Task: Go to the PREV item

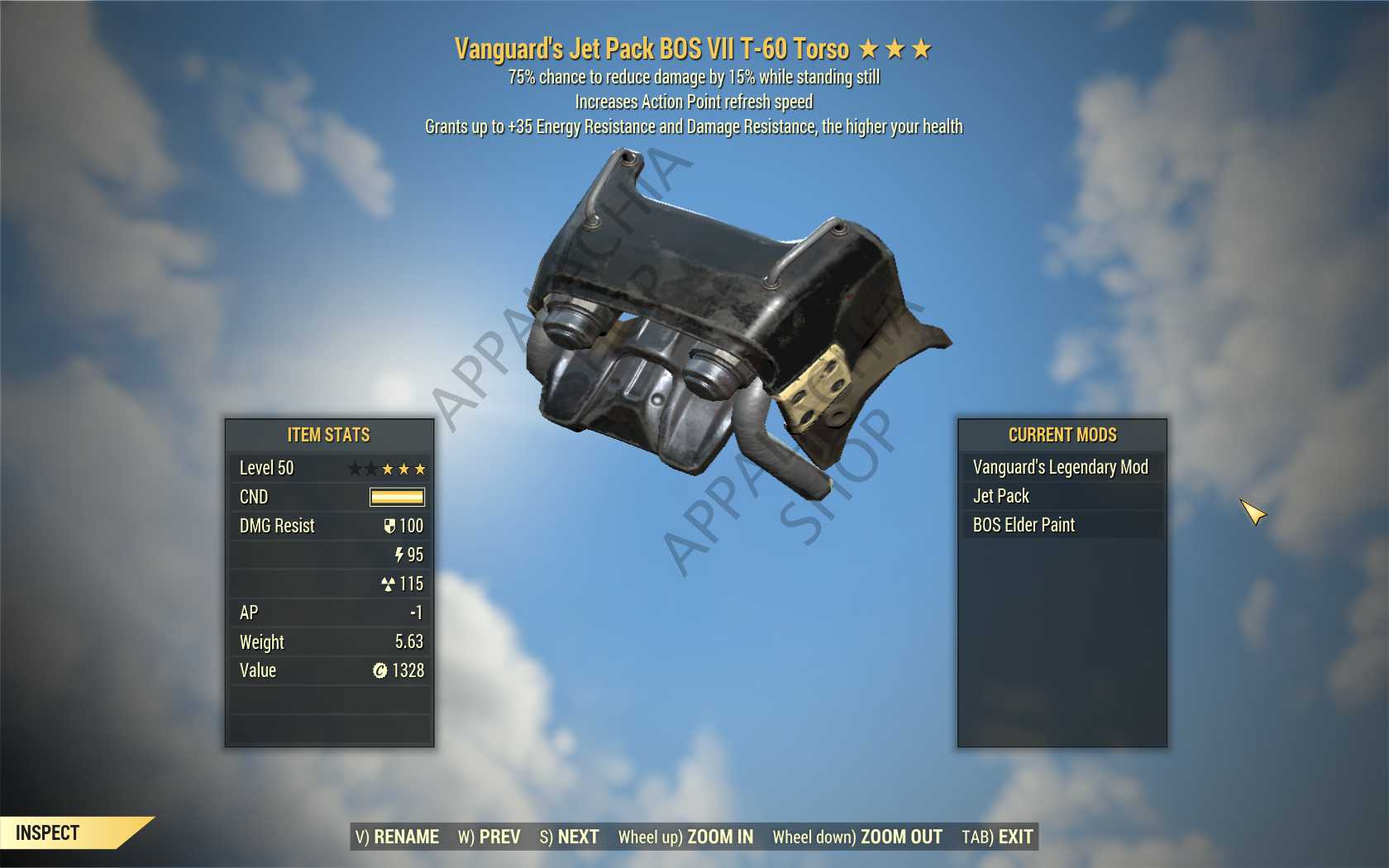Action: [x=489, y=837]
